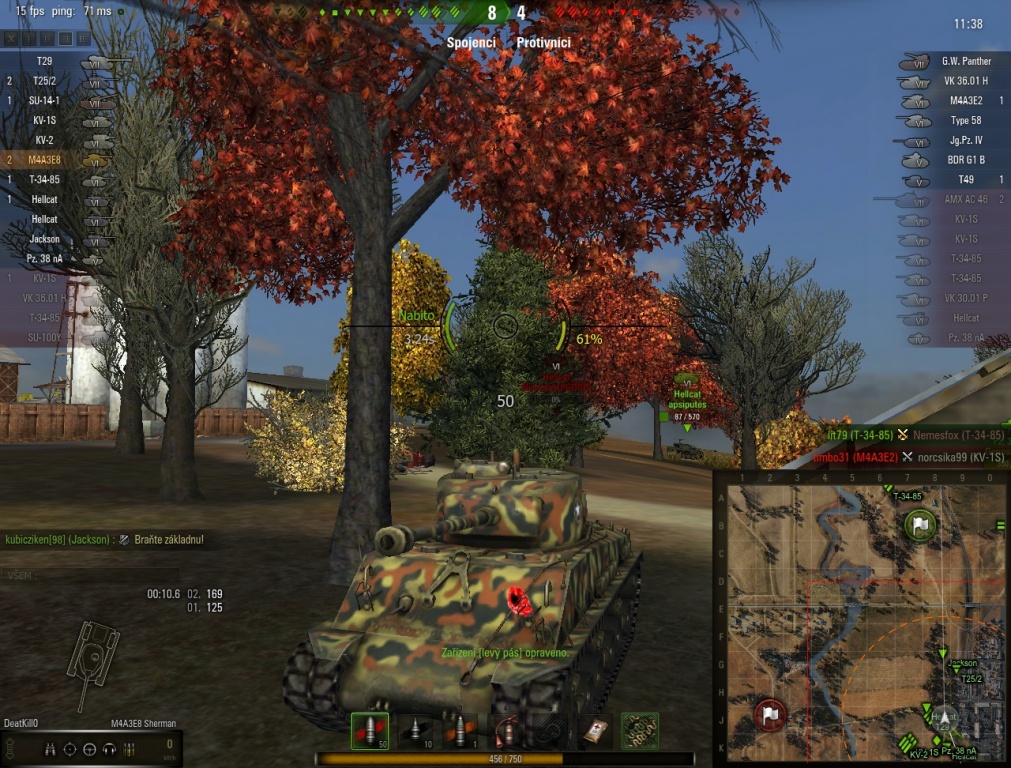Screen dimensions: 1011x768
Task: Choose the shell slot holding 1 round
Action: 460,731
